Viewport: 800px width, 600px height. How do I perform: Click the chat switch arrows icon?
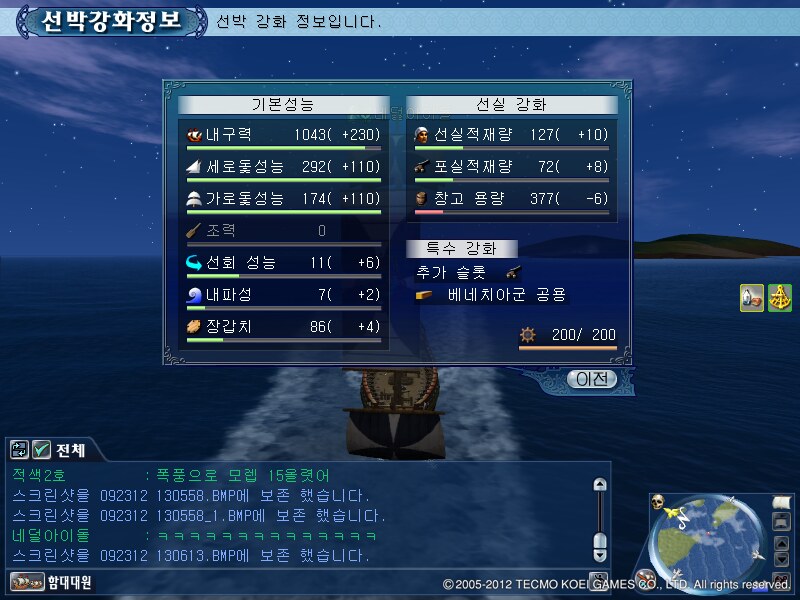pyautogui.click(x=20, y=450)
